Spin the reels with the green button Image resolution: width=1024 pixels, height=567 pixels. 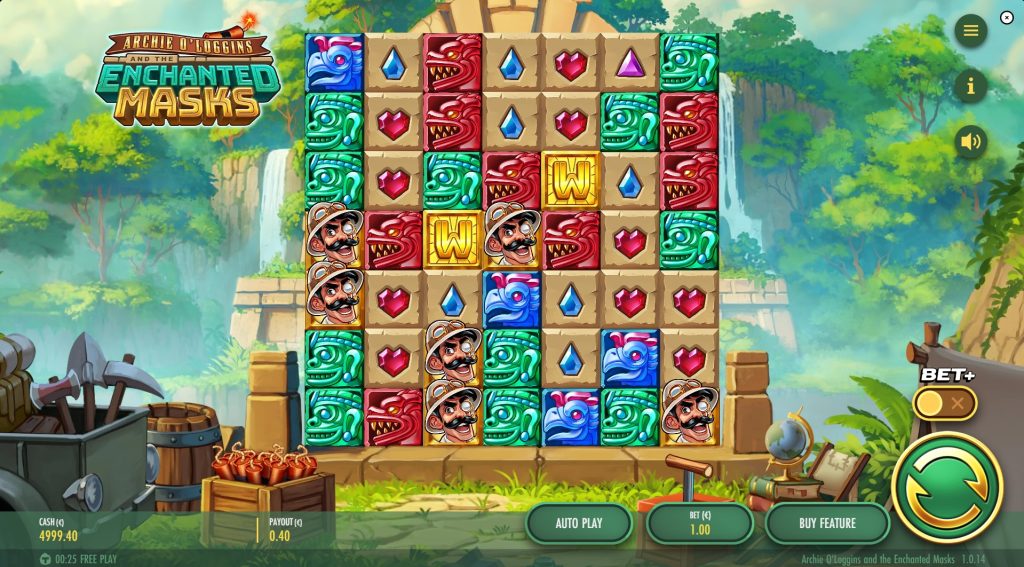click(x=946, y=487)
